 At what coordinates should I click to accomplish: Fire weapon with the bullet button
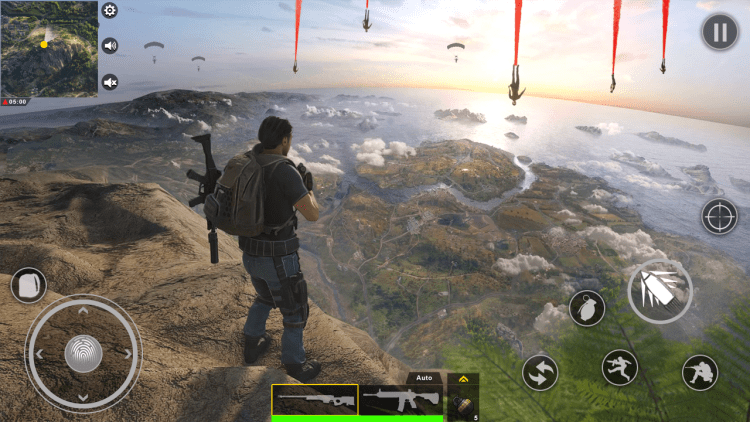coord(659,291)
